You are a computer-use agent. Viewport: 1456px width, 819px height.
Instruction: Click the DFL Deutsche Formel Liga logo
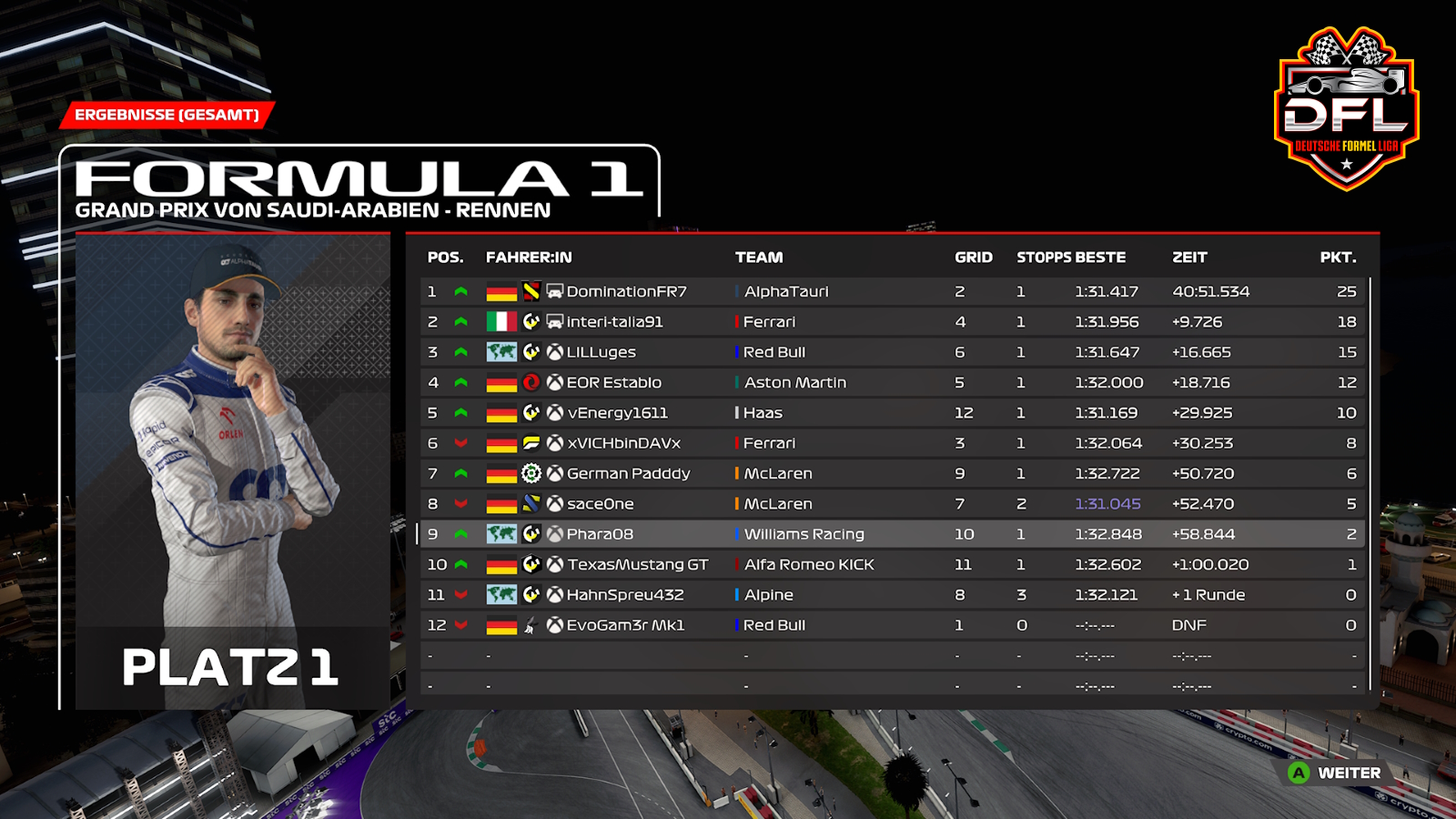tap(1346, 109)
